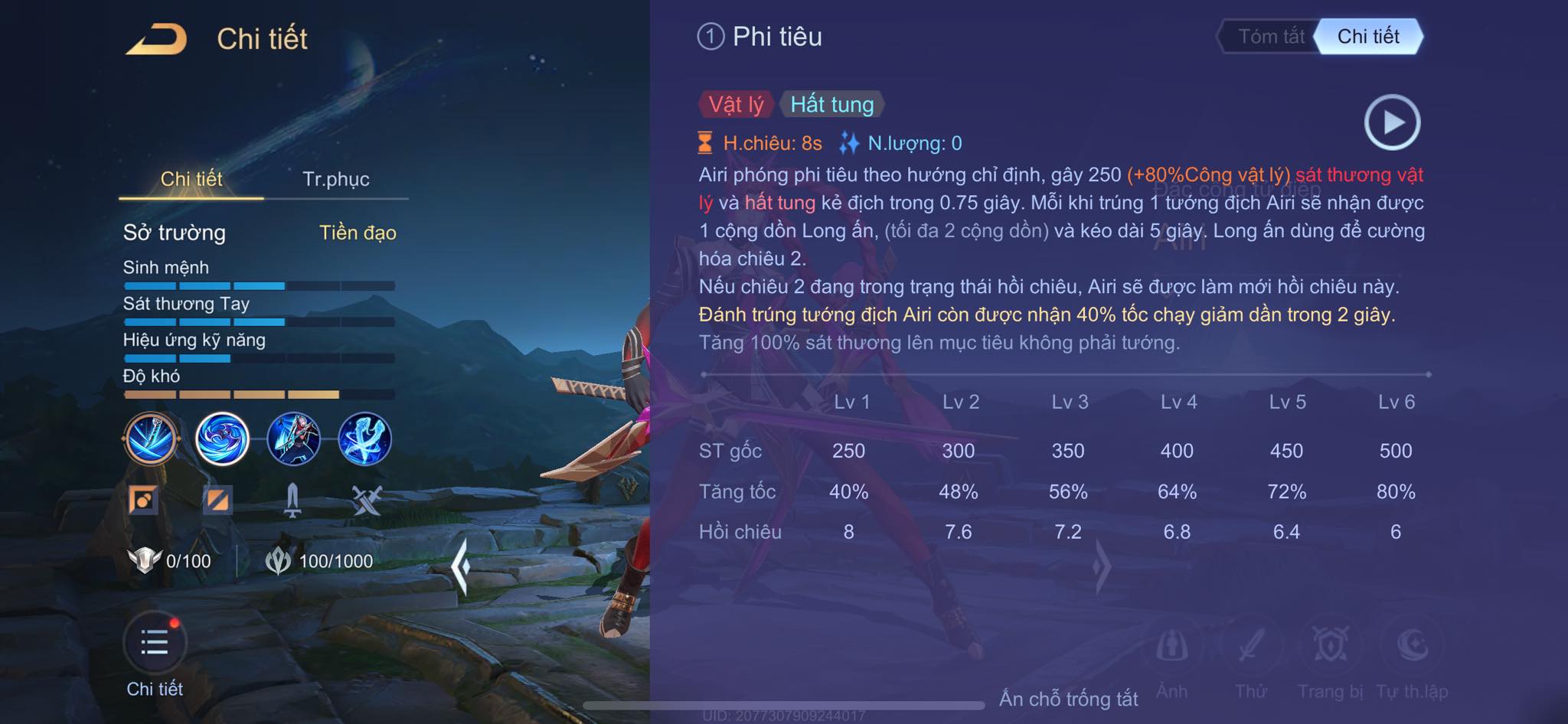
Task: Tap the crossed daggers trait icon
Action: click(366, 501)
